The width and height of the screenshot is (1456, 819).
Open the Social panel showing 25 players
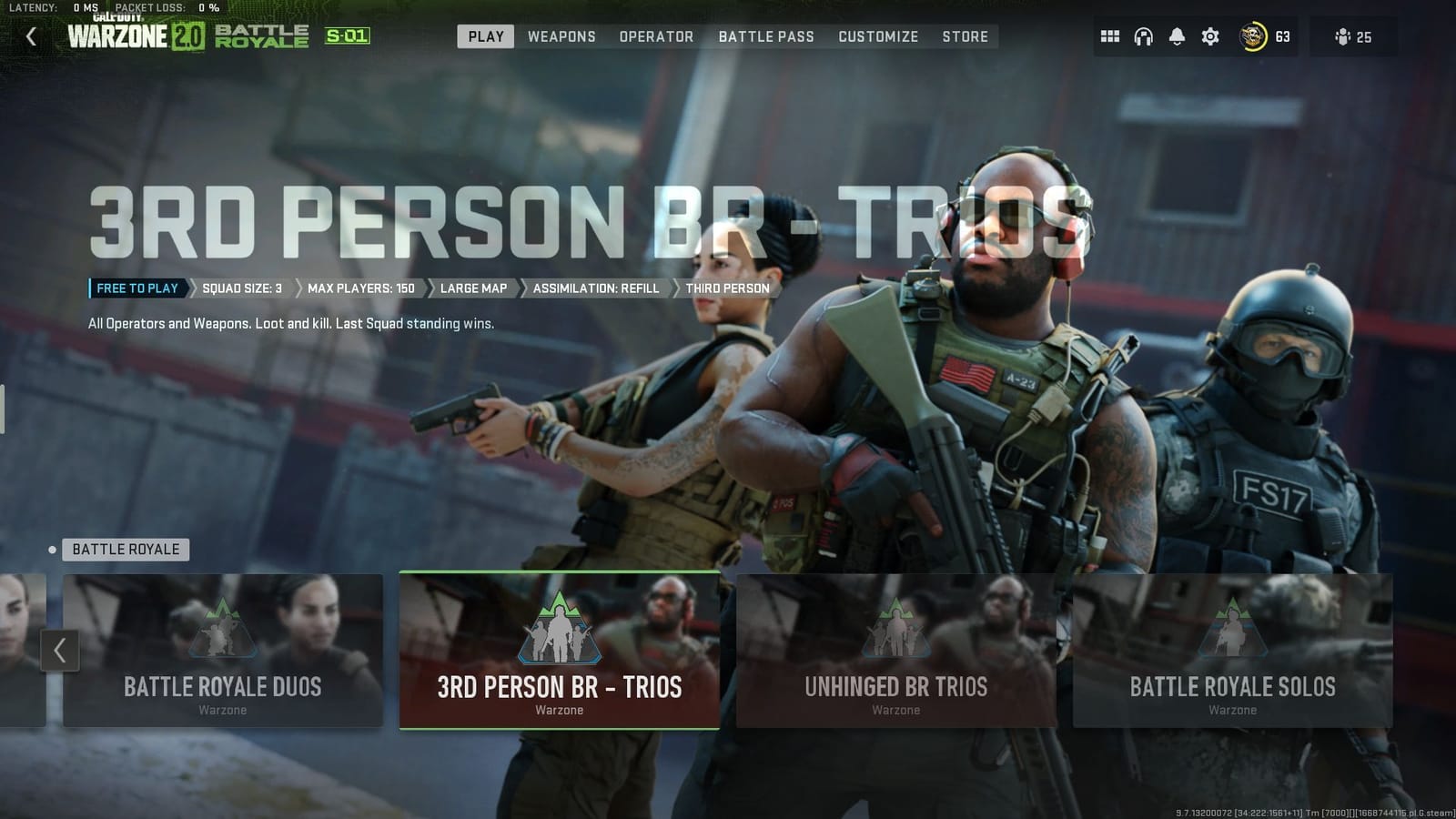(1353, 36)
